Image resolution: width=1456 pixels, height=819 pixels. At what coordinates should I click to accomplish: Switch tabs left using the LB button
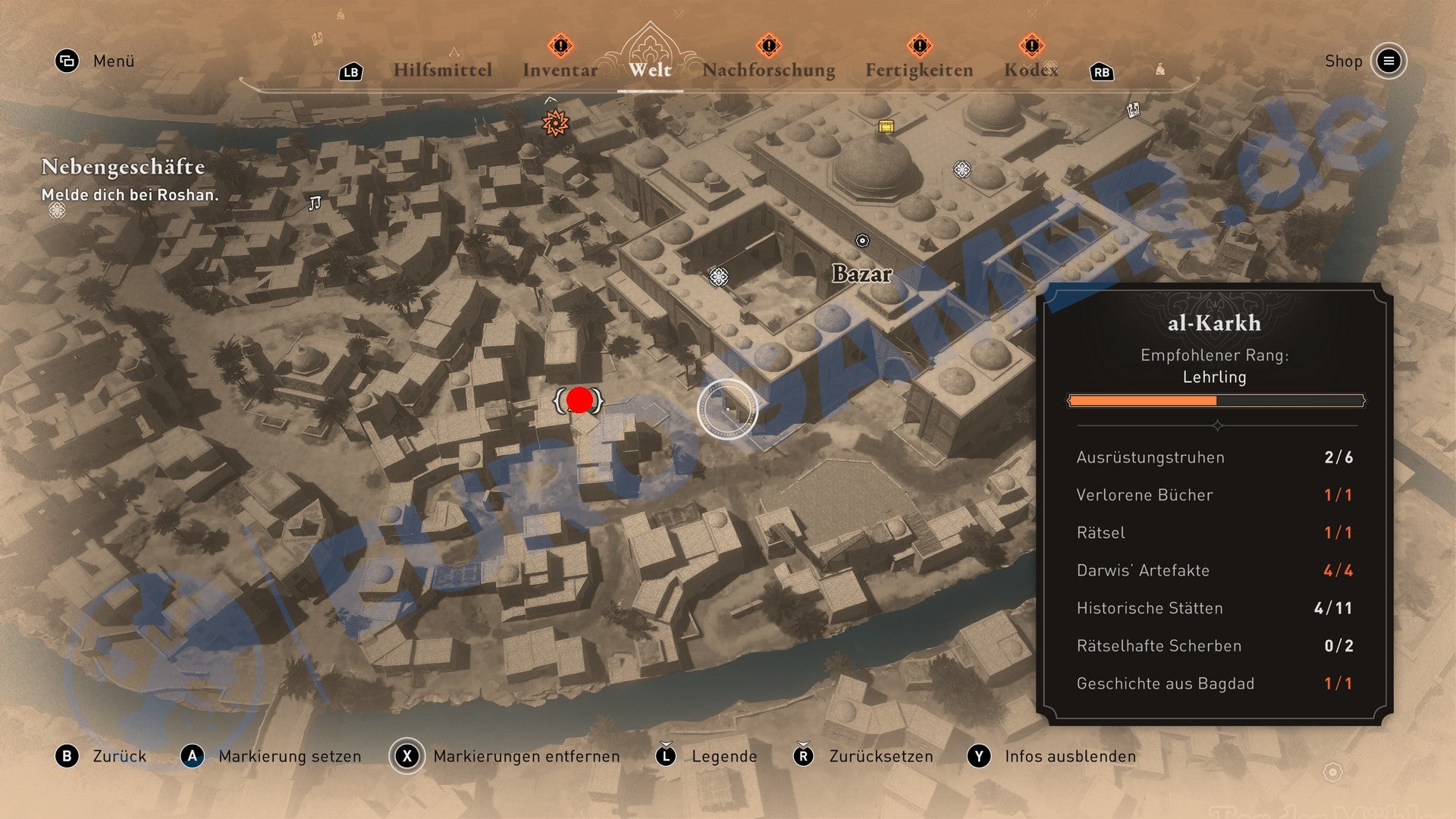350,72
